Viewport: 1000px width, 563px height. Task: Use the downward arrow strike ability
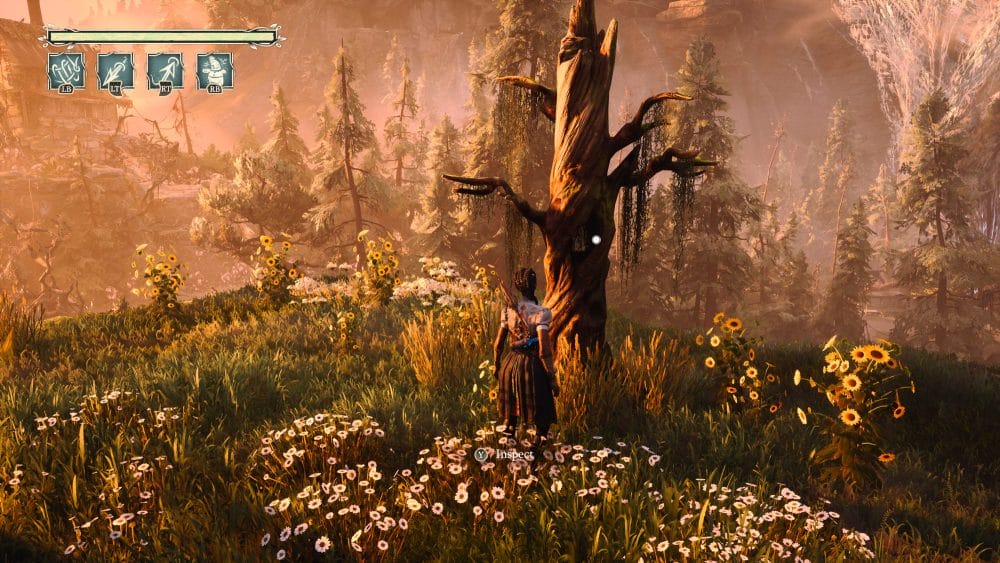tap(115, 71)
